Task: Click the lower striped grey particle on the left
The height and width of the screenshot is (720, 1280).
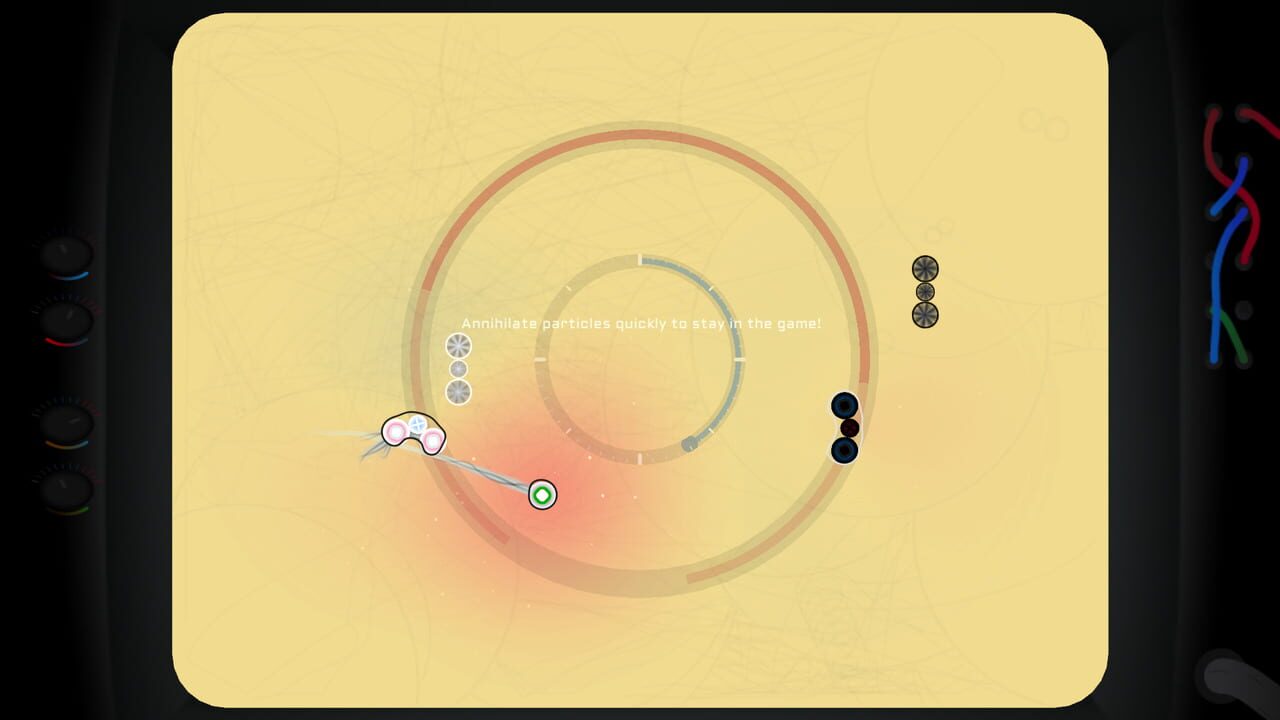Action: coord(458,391)
